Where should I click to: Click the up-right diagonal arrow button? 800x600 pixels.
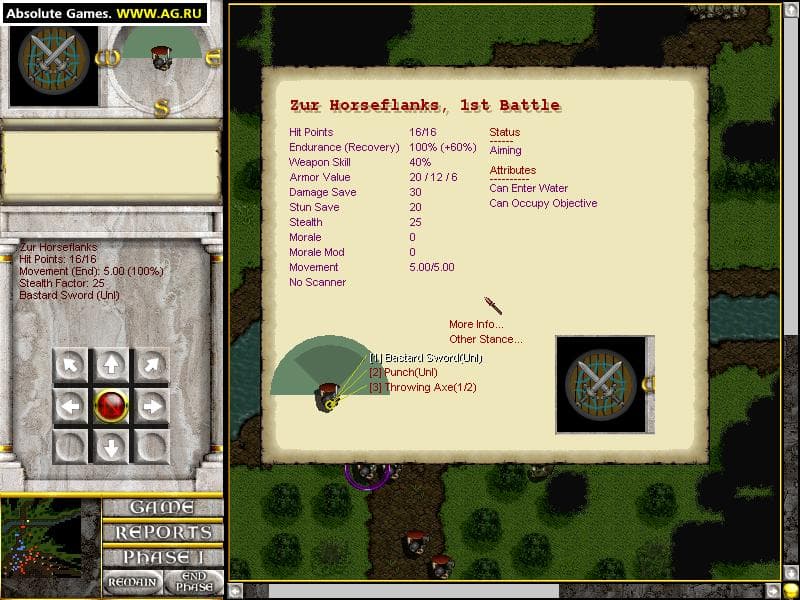pos(152,365)
